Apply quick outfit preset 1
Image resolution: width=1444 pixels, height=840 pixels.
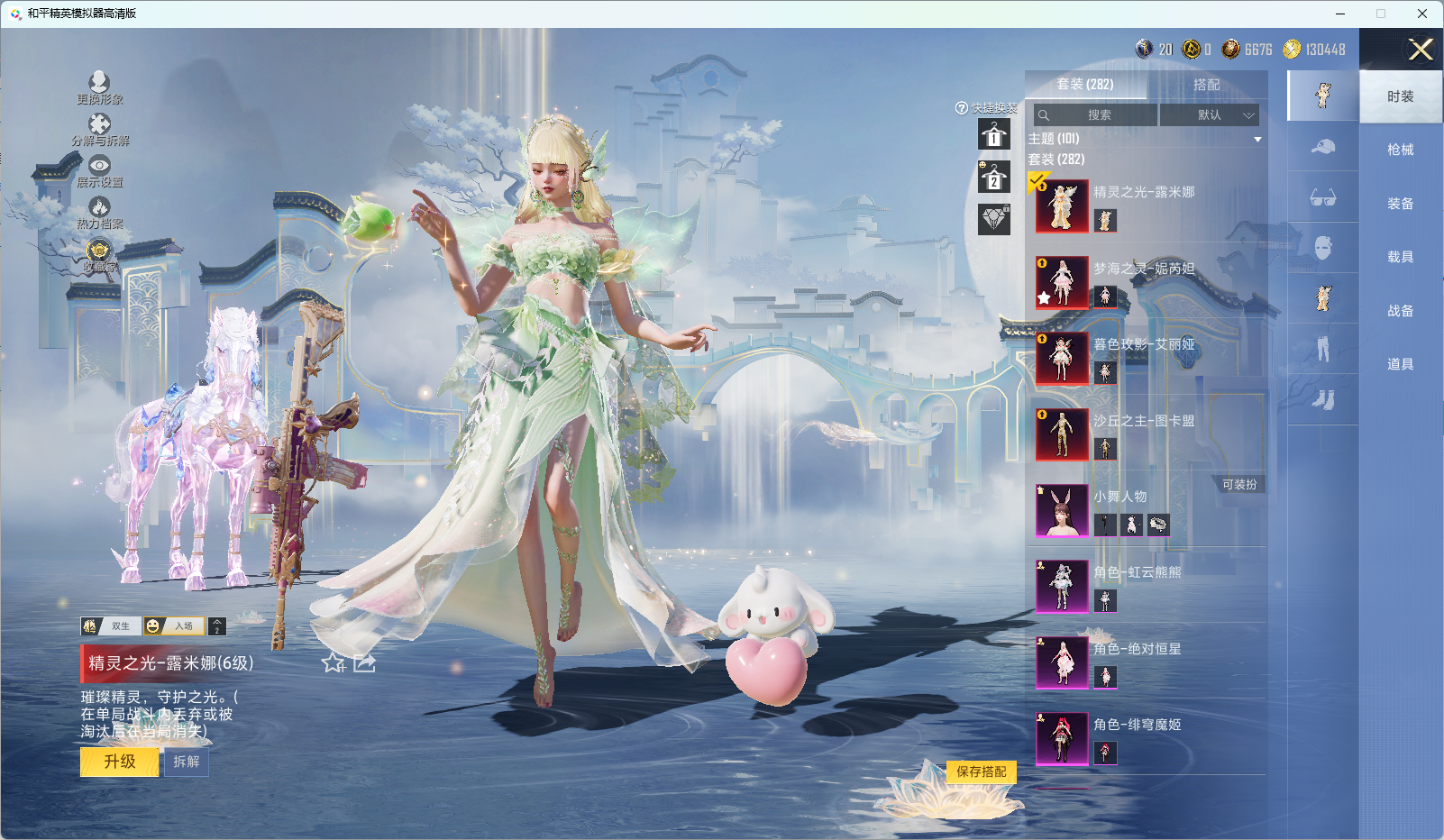[993, 135]
